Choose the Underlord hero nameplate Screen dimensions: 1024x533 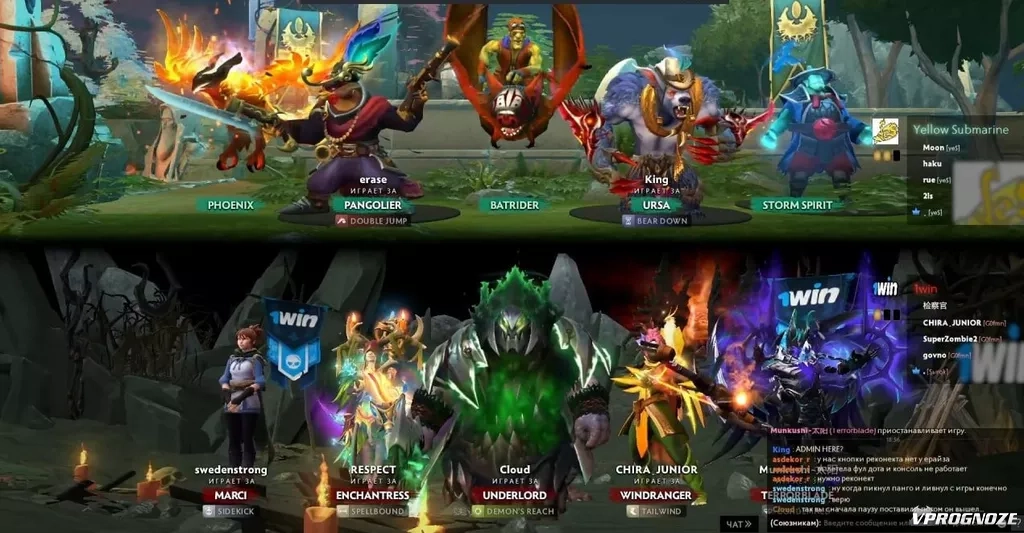point(514,495)
